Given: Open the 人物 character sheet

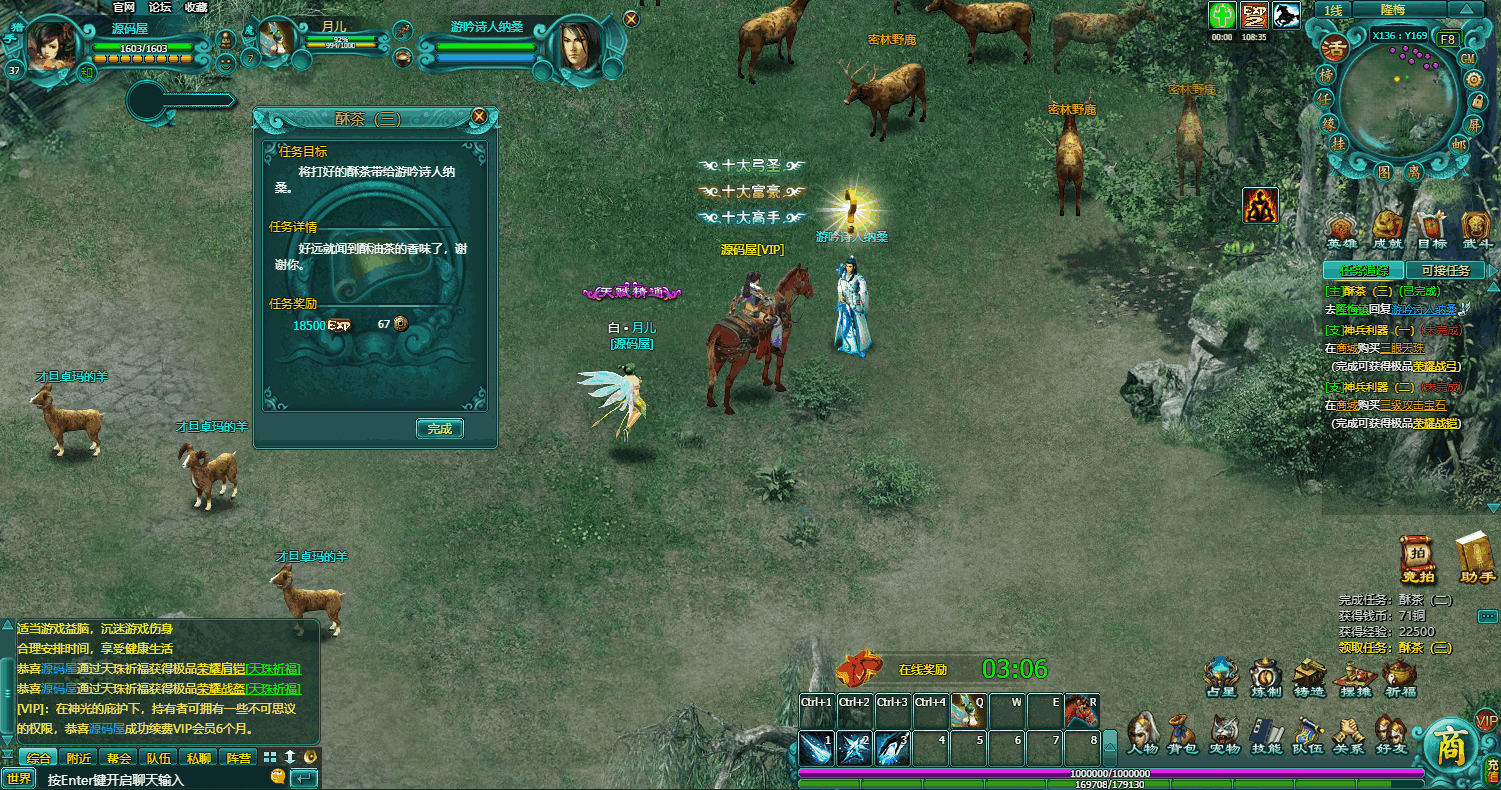Looking at the screenshot, I should coord(1143,735).
